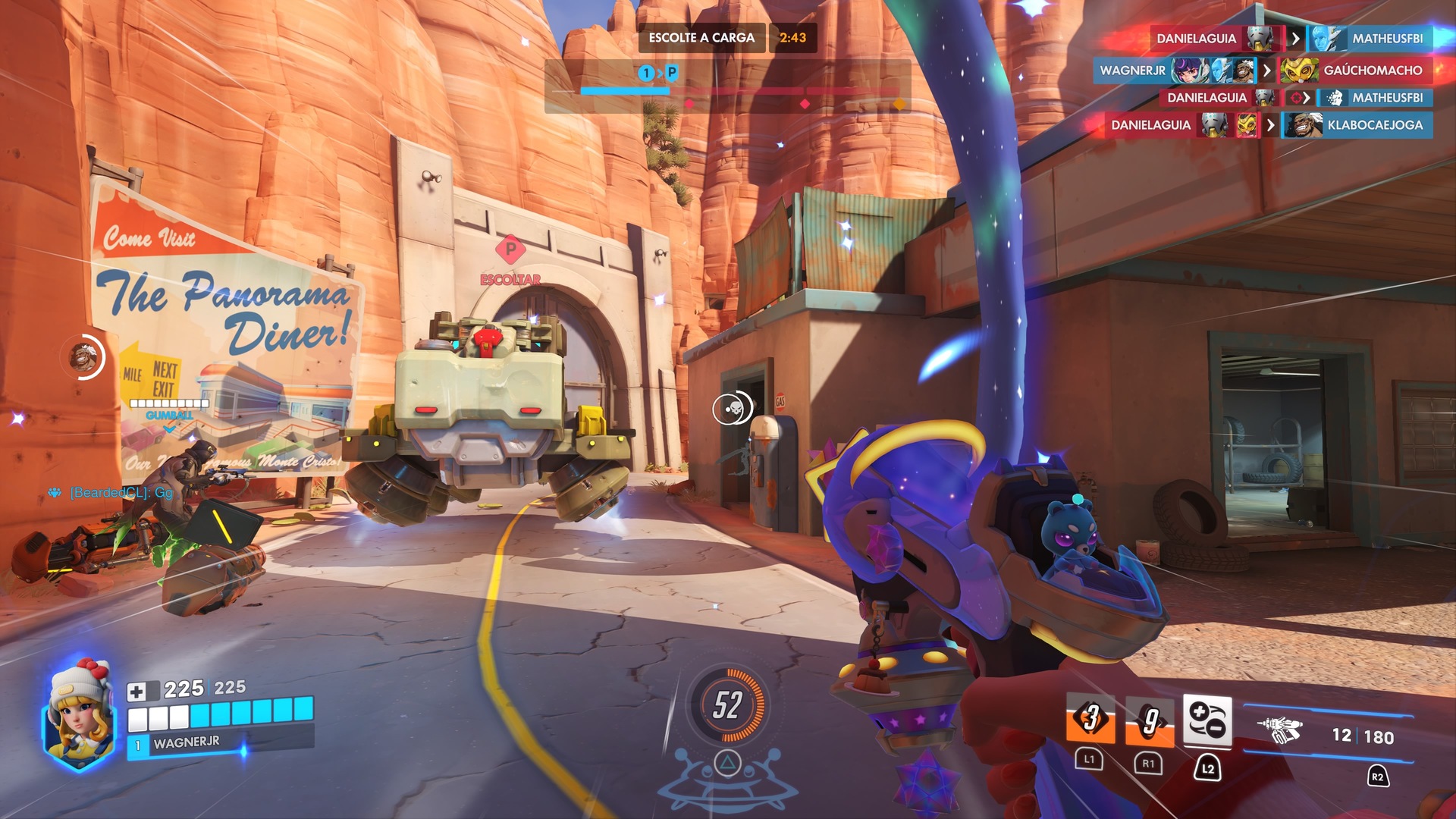Click the WAGNERJR player name banner
This screenshot has height=819, width=1456.
[x=187, y=743]
